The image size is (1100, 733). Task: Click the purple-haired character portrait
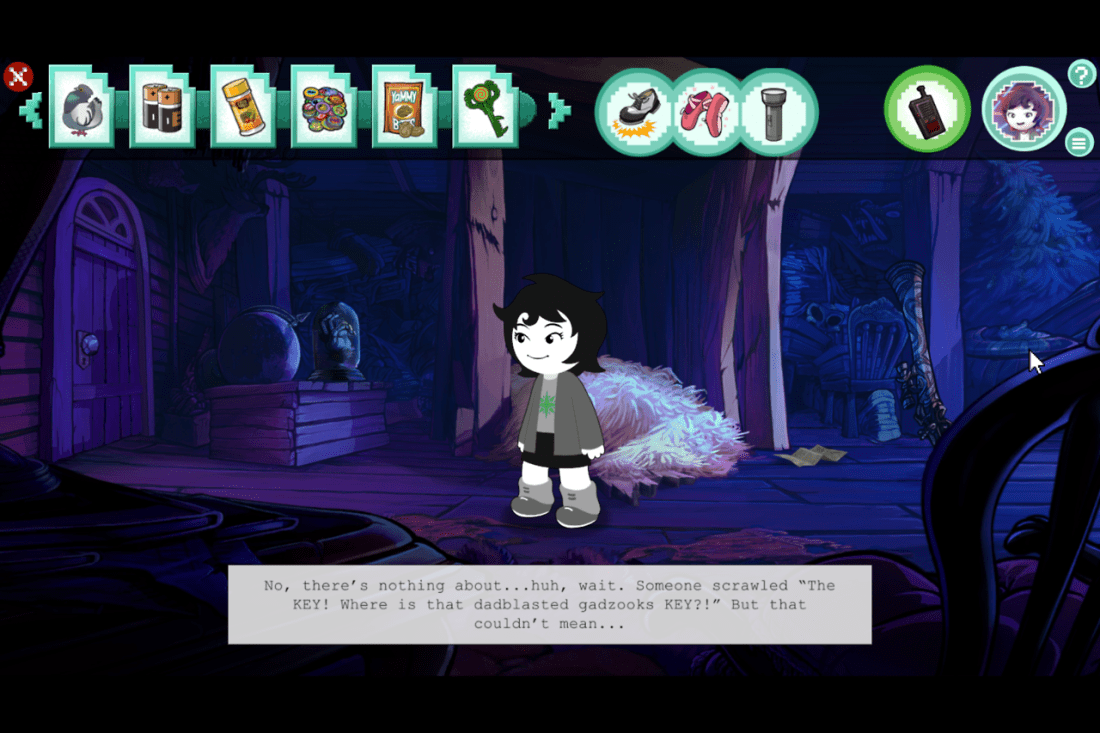pos(1023,109)
